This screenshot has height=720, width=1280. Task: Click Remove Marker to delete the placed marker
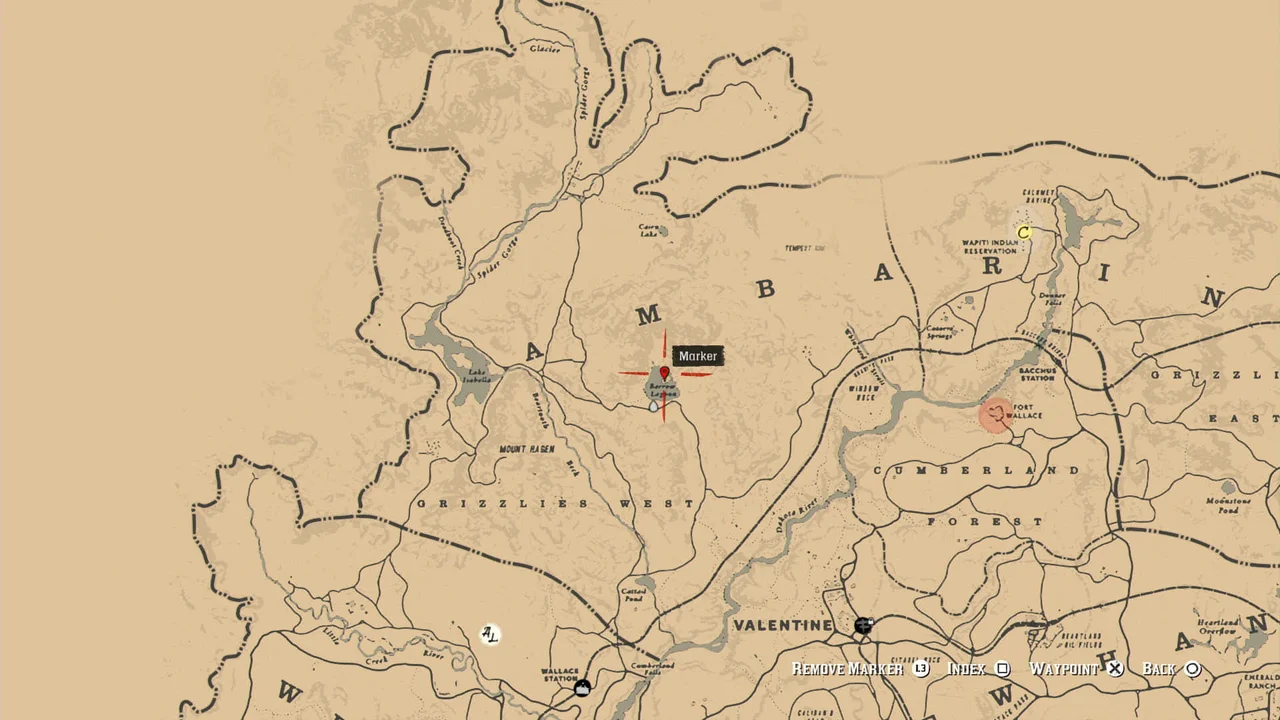tap(848, 669)
